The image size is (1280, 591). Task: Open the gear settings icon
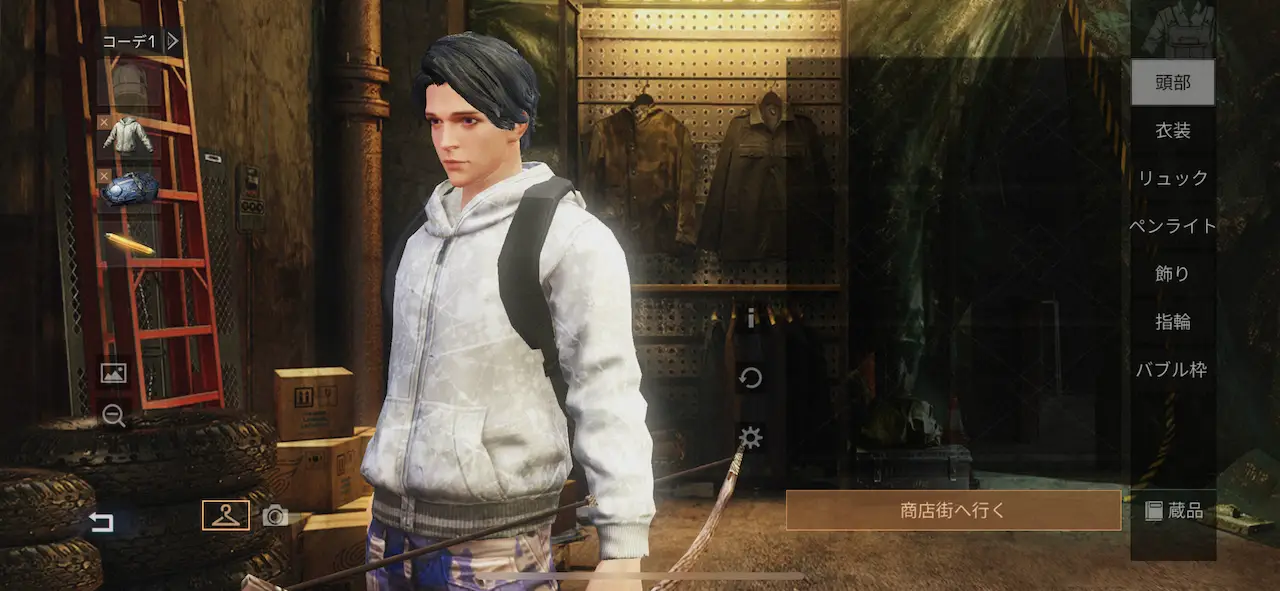pyautogui.click(x=750, y=437)
